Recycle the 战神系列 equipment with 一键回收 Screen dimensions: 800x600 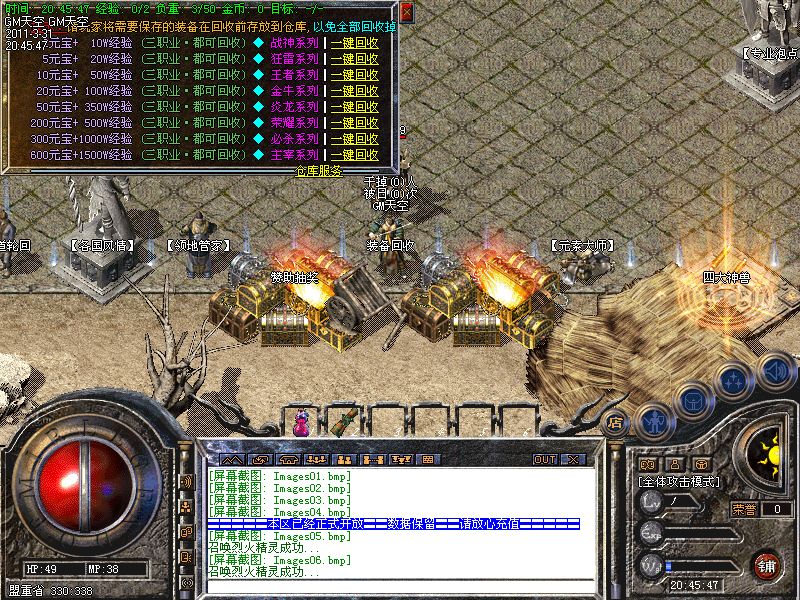tap(354, 43)
